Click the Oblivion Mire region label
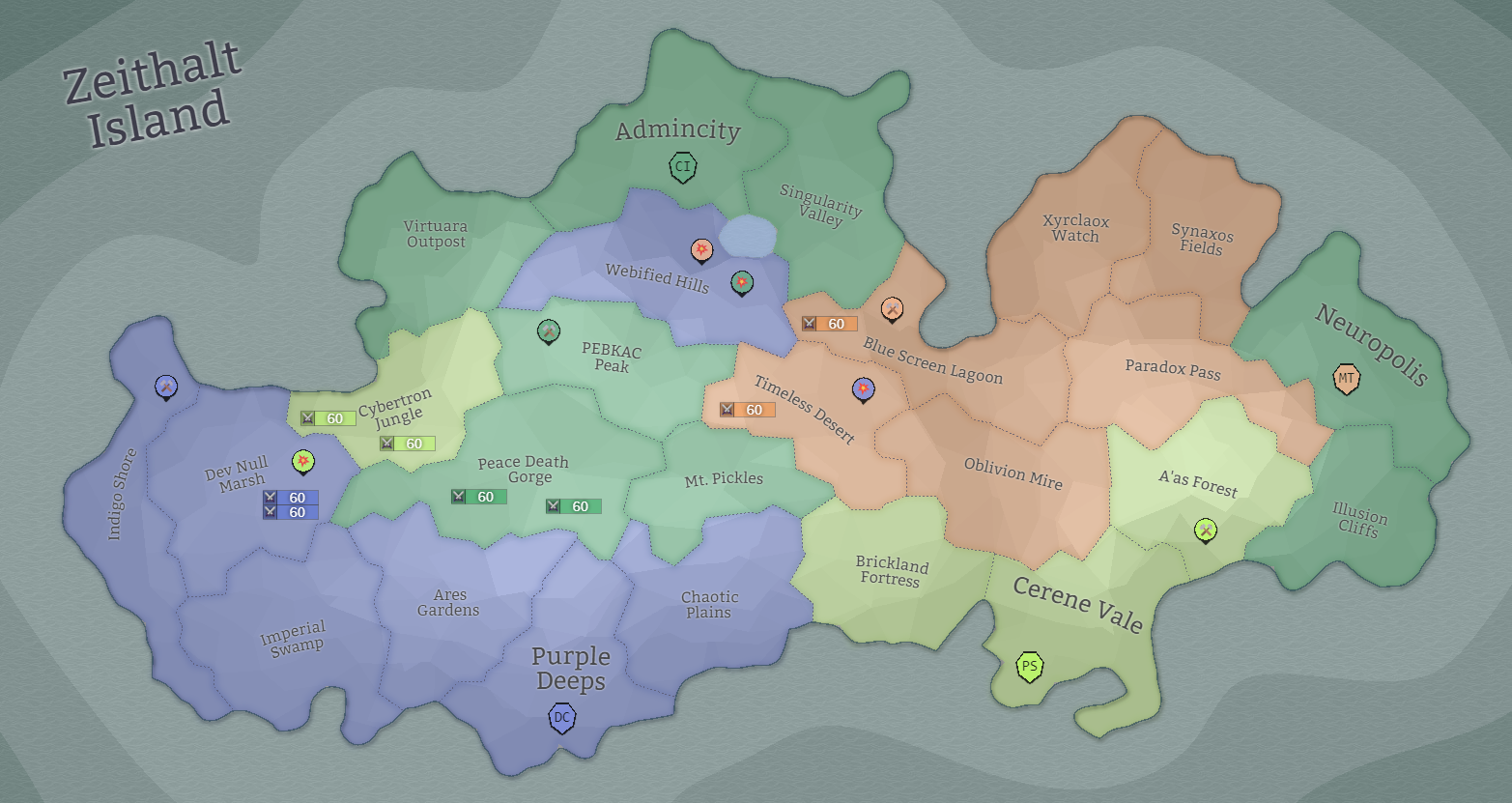This screenshot has height=803, width=1512. [x=1013, y=473]
